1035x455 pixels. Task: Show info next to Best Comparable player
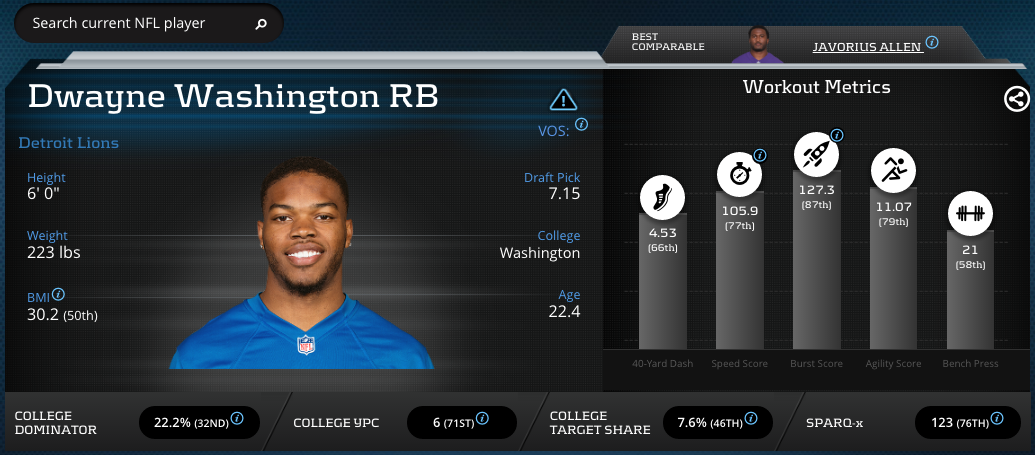click(932, 43)
